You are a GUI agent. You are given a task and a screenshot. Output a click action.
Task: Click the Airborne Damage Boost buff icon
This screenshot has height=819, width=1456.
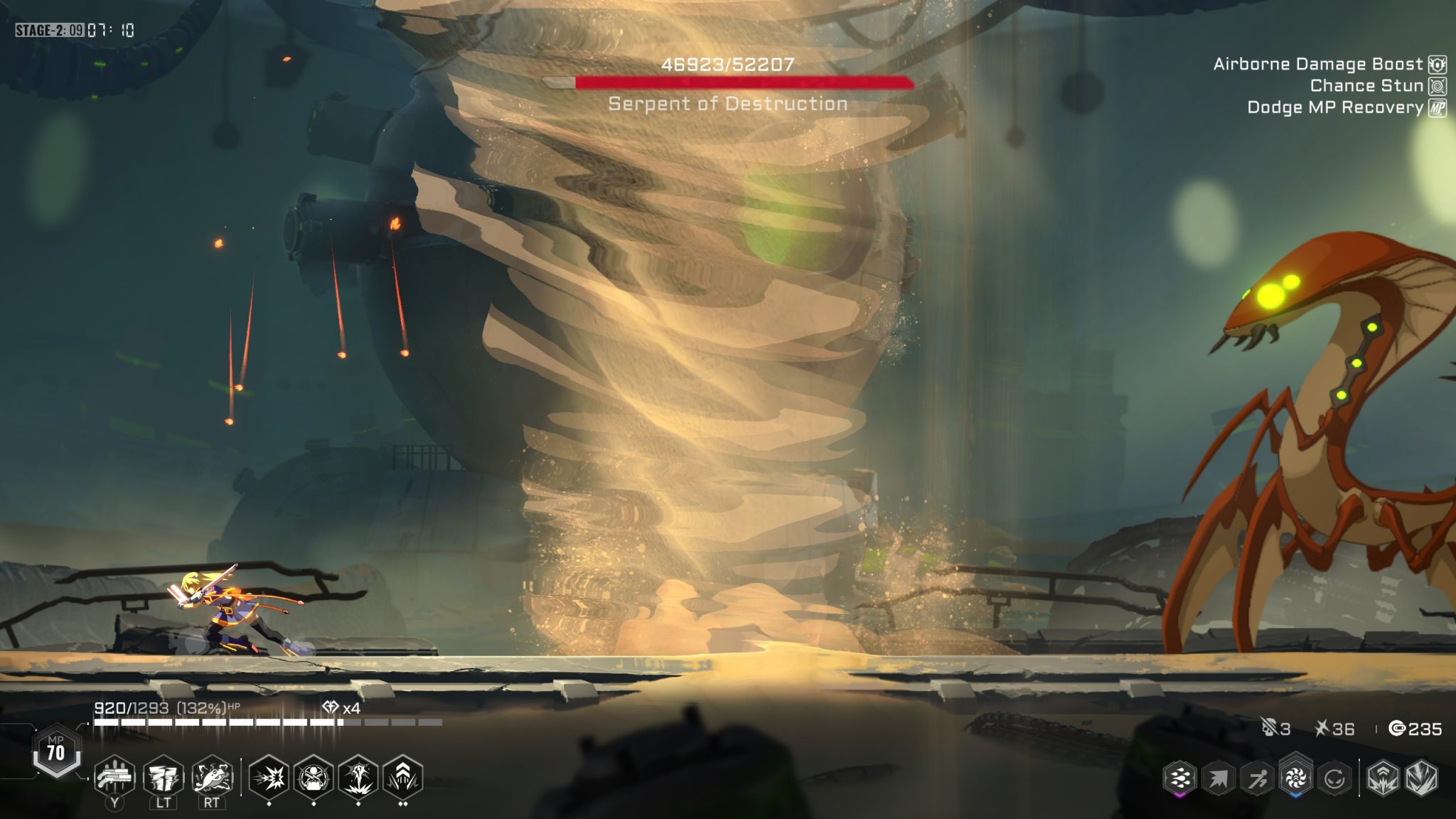pos(1438,65)
